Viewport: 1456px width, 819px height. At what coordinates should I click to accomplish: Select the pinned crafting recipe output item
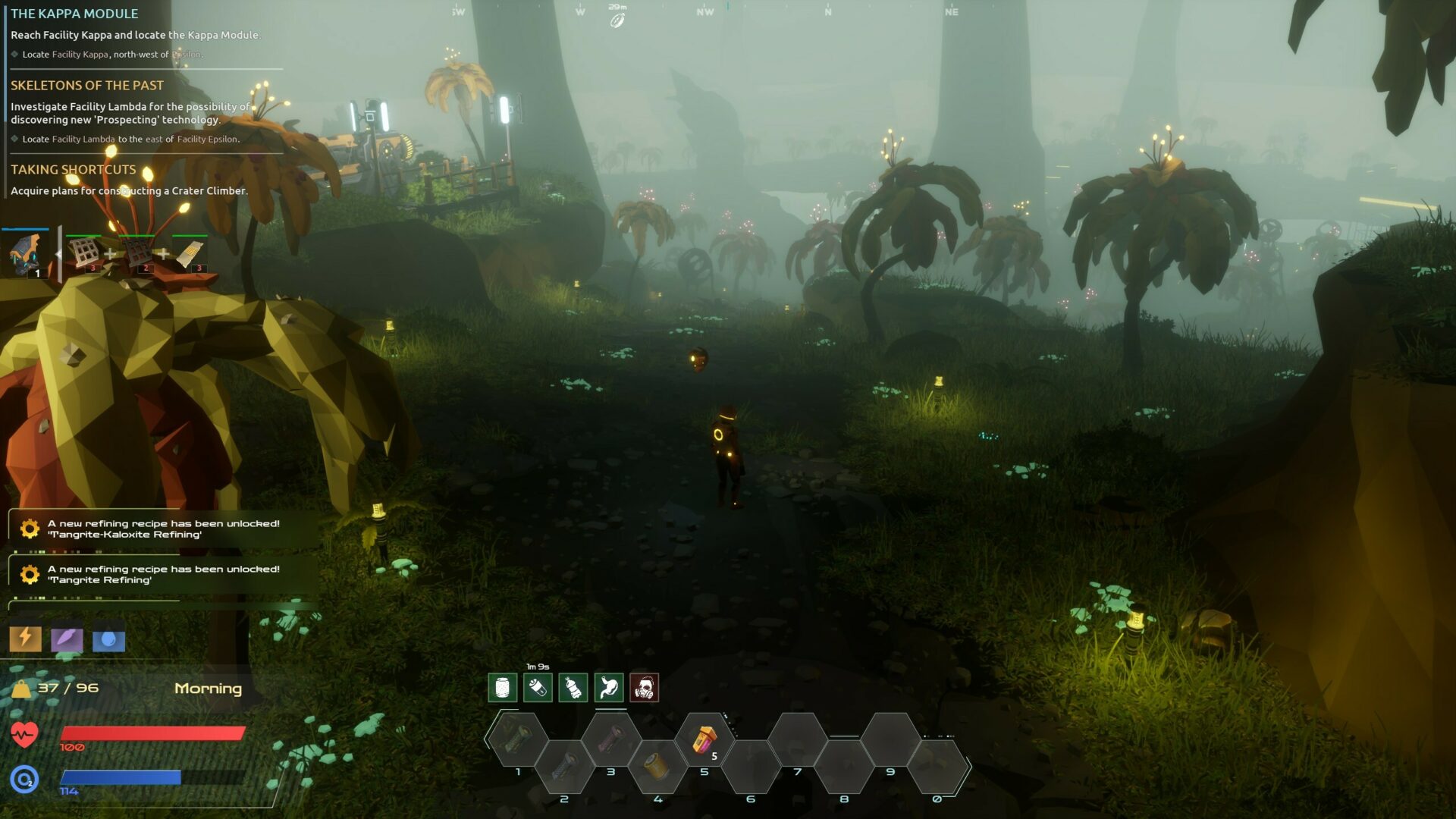click(x=25, y=254)
